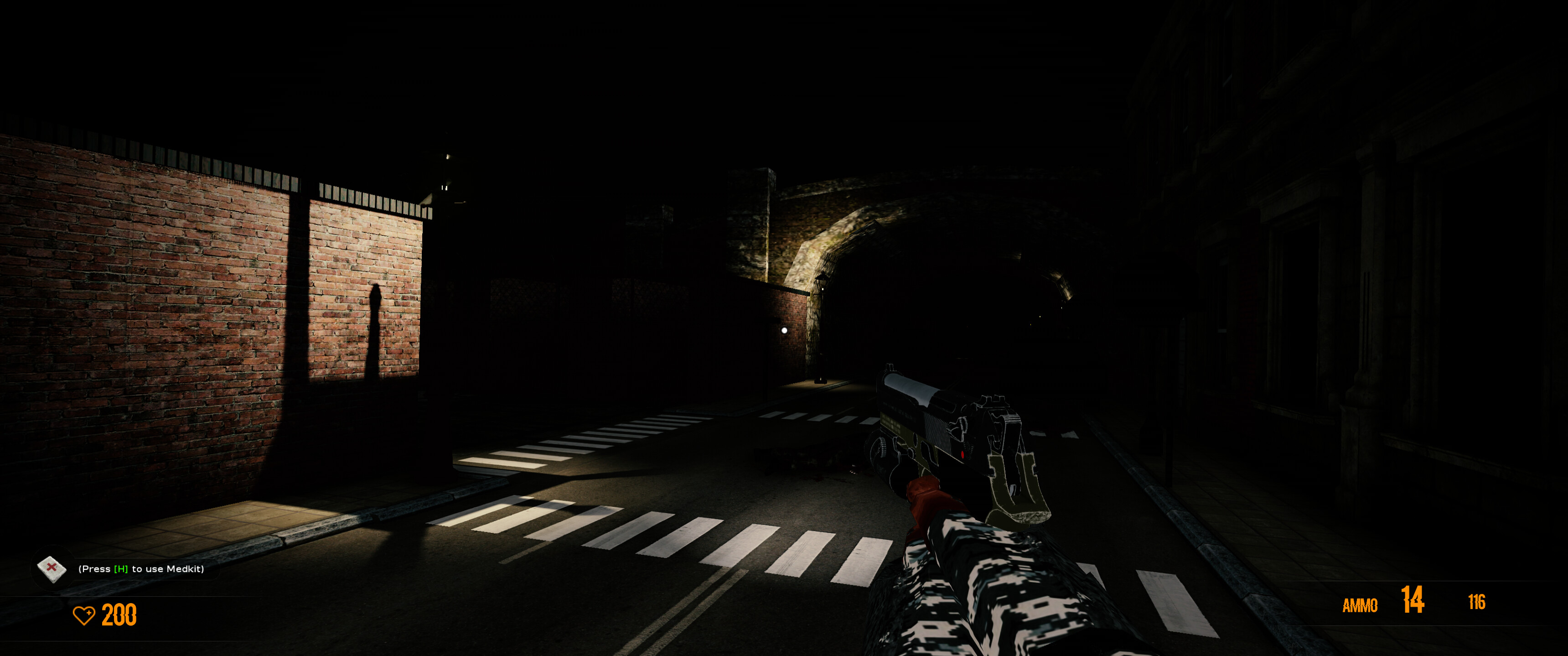
Task: Click the medkit icon in the notification
Action: pos(52,569)
